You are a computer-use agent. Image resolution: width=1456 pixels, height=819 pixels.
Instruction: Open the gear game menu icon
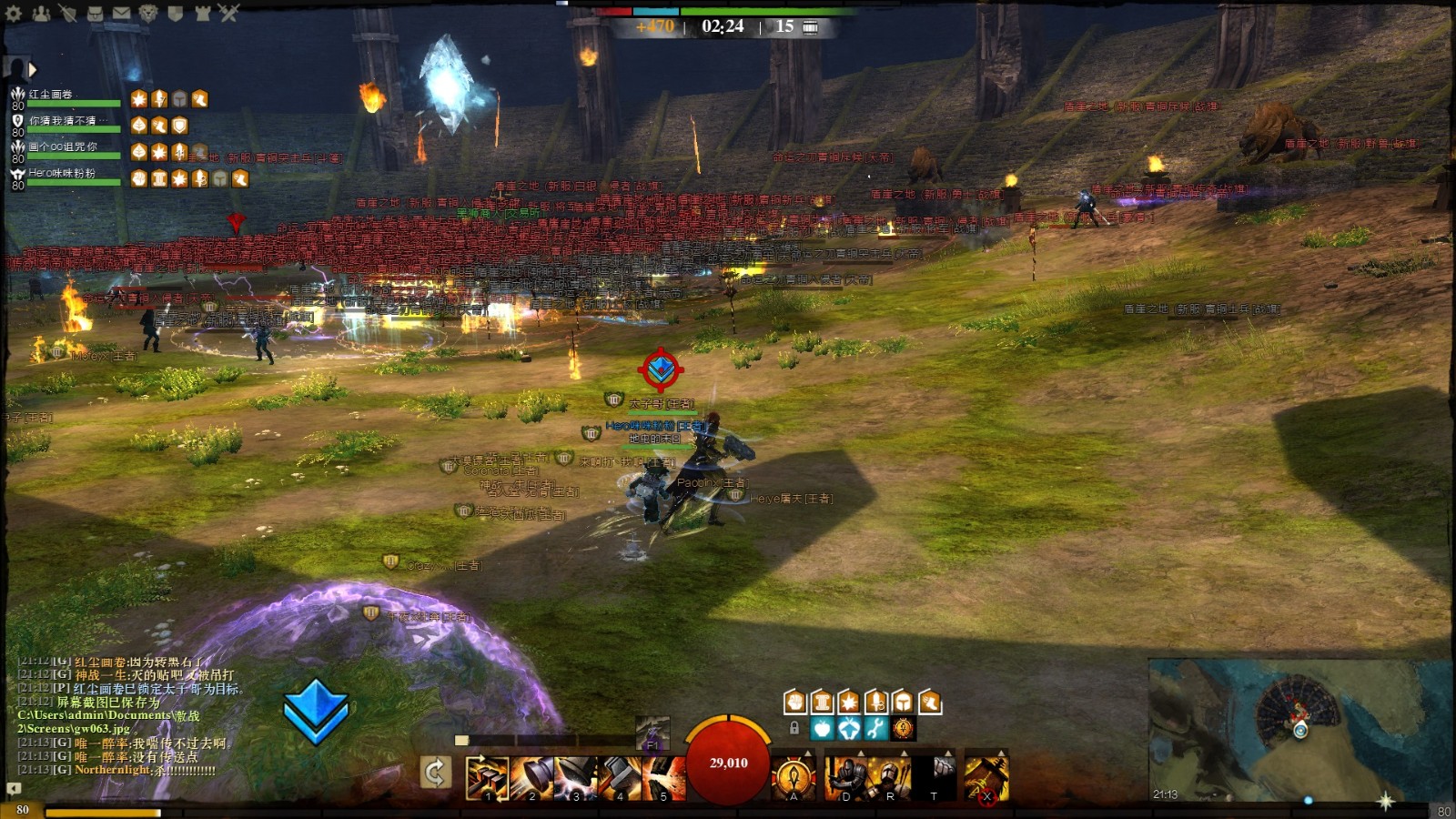point(14,13)
